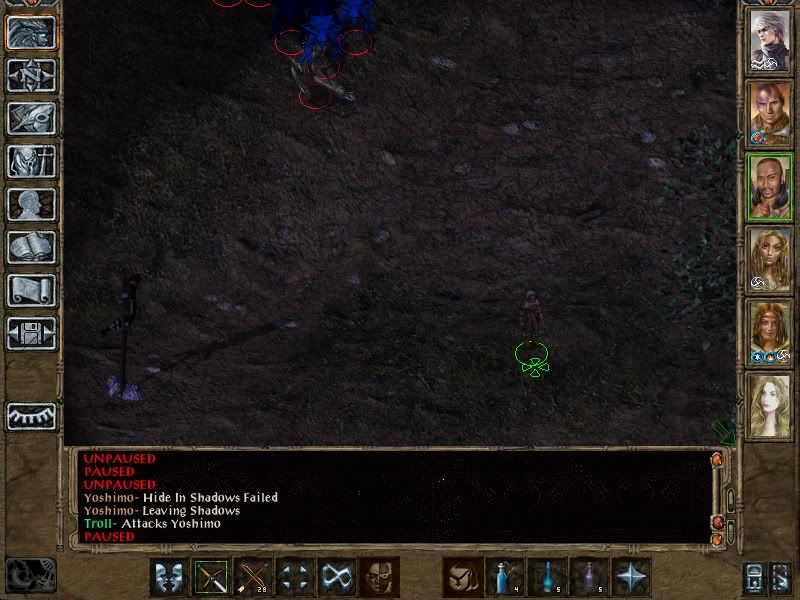
Task: Open the area map compass button
Action: pyautogui.click(x=32, y=75)
